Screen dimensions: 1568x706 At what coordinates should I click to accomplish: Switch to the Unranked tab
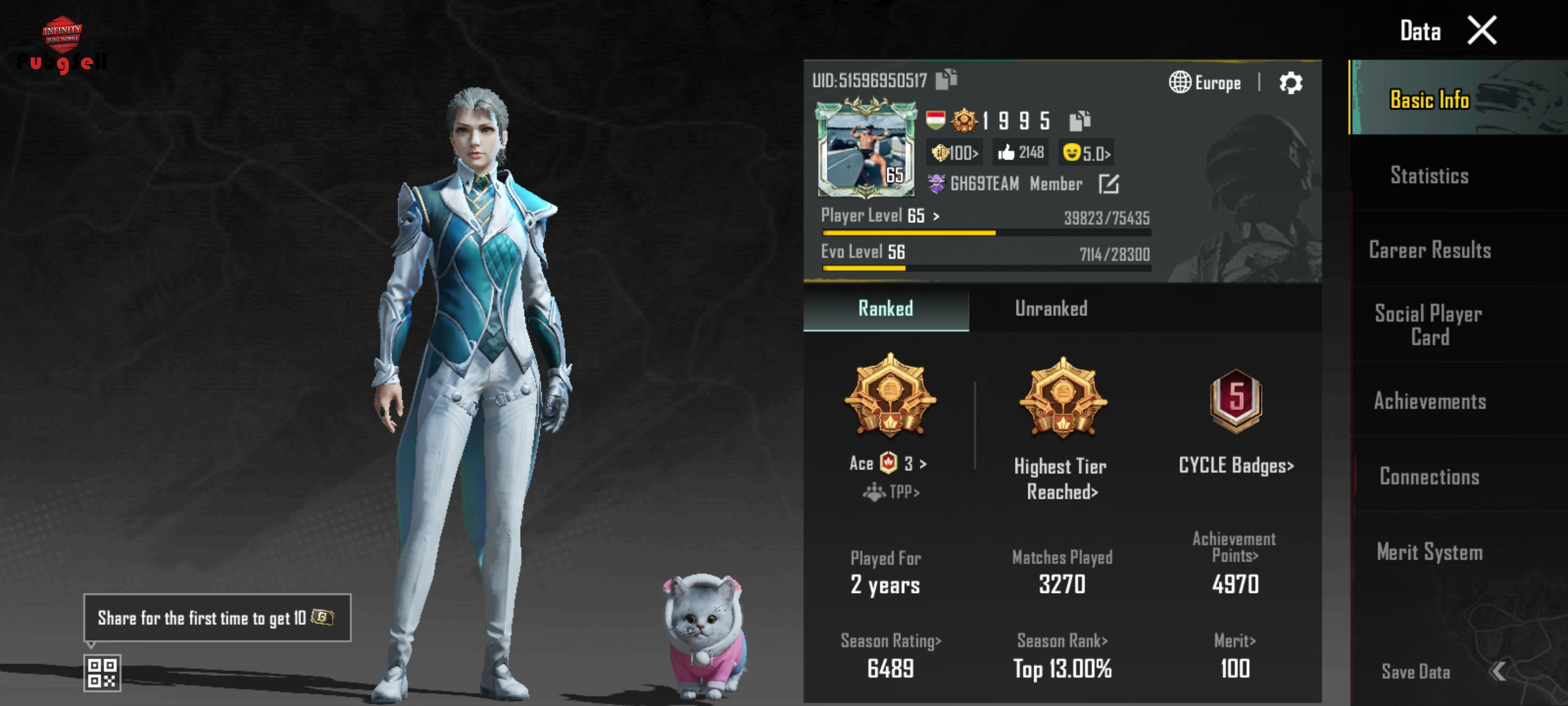[x=1051, y=309]
